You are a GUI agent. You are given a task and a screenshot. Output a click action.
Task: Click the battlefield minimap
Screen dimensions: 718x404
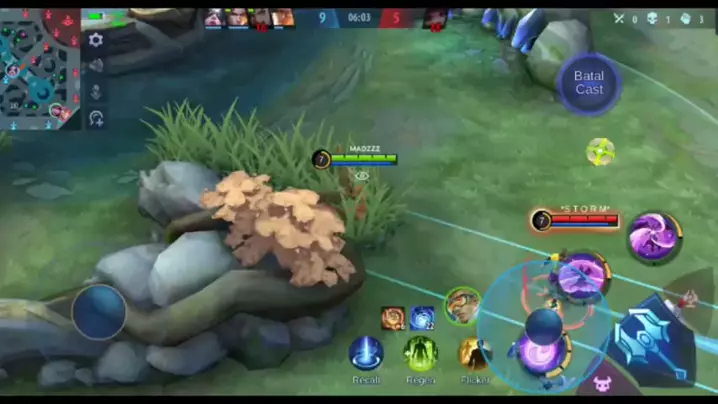[x=40, y=65]
